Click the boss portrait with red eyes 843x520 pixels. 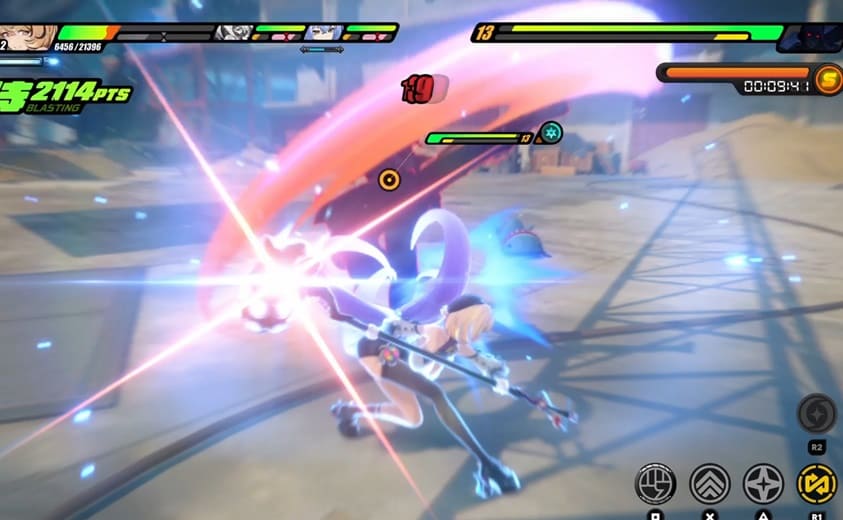tap(810, 38)
